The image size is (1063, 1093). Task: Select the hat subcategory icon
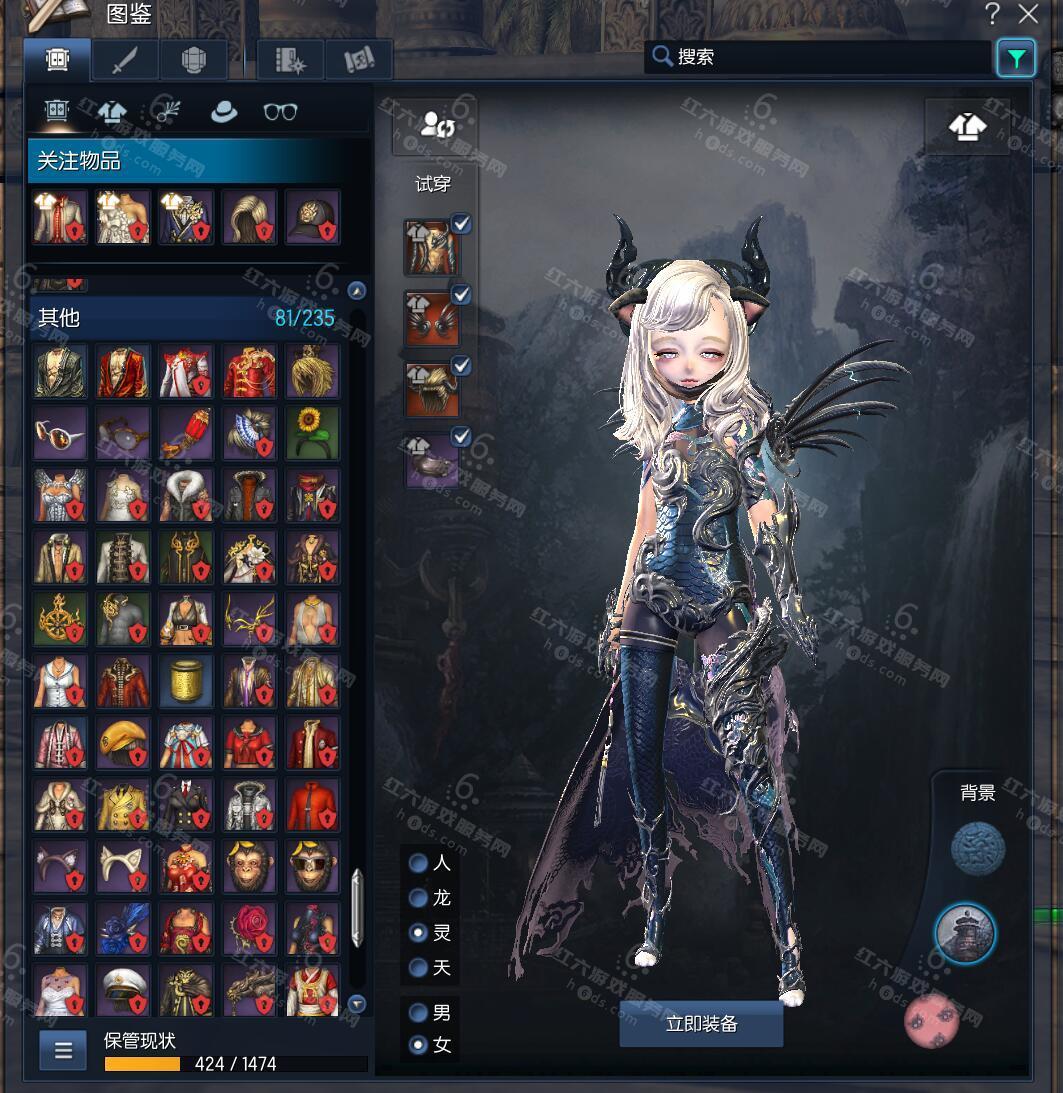coord(223,112)
